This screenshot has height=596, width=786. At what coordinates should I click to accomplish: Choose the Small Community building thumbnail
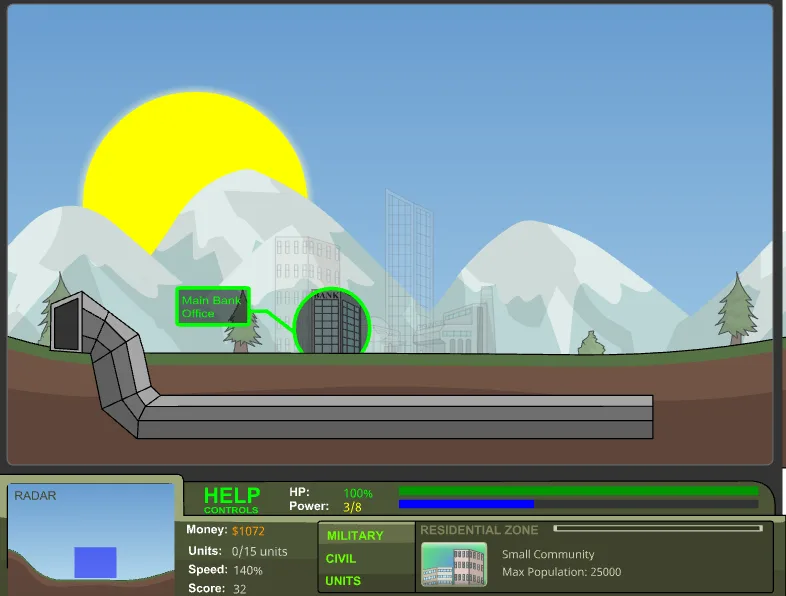(453, 564)
